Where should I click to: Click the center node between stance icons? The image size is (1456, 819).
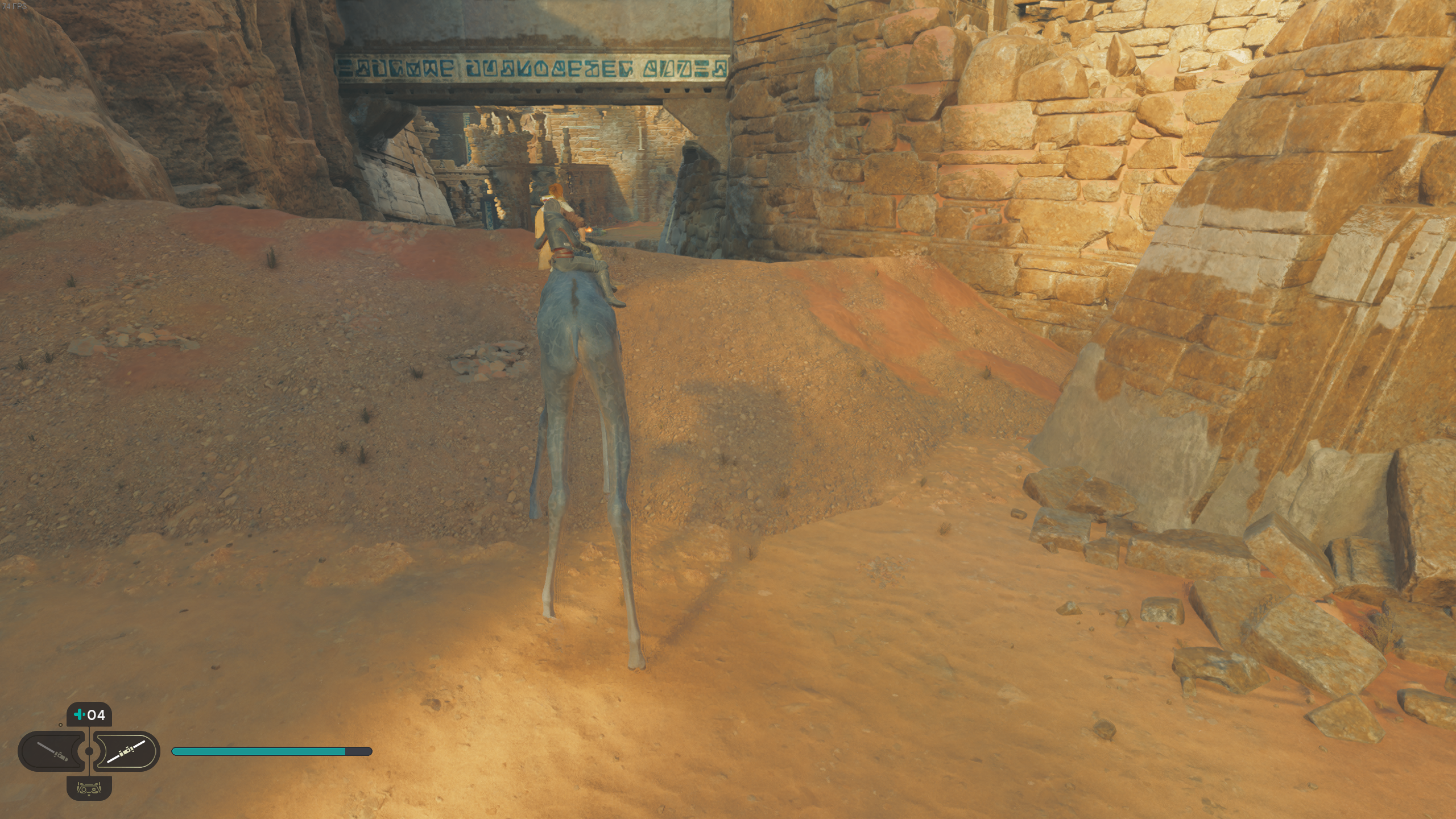coord(89,751)
